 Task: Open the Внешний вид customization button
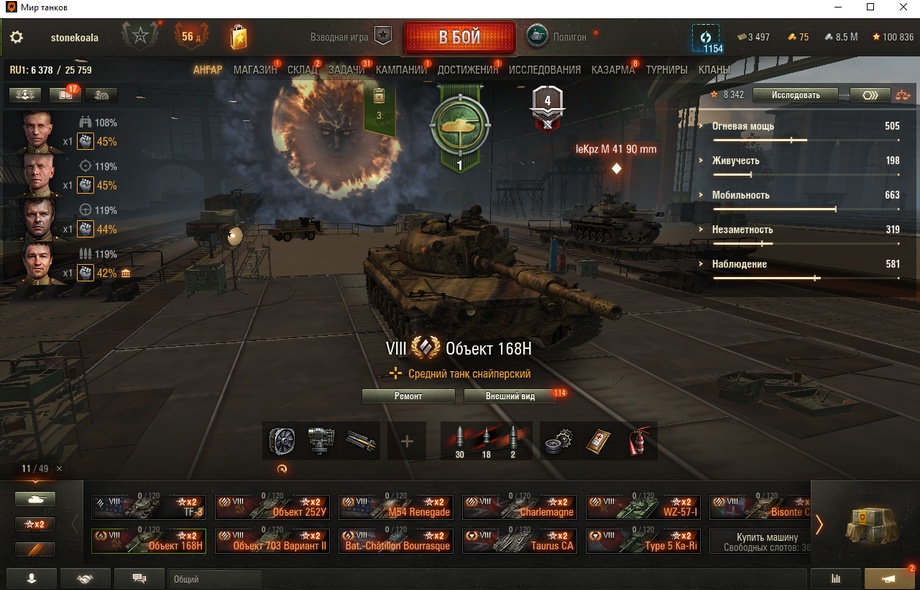pos(510,396)
